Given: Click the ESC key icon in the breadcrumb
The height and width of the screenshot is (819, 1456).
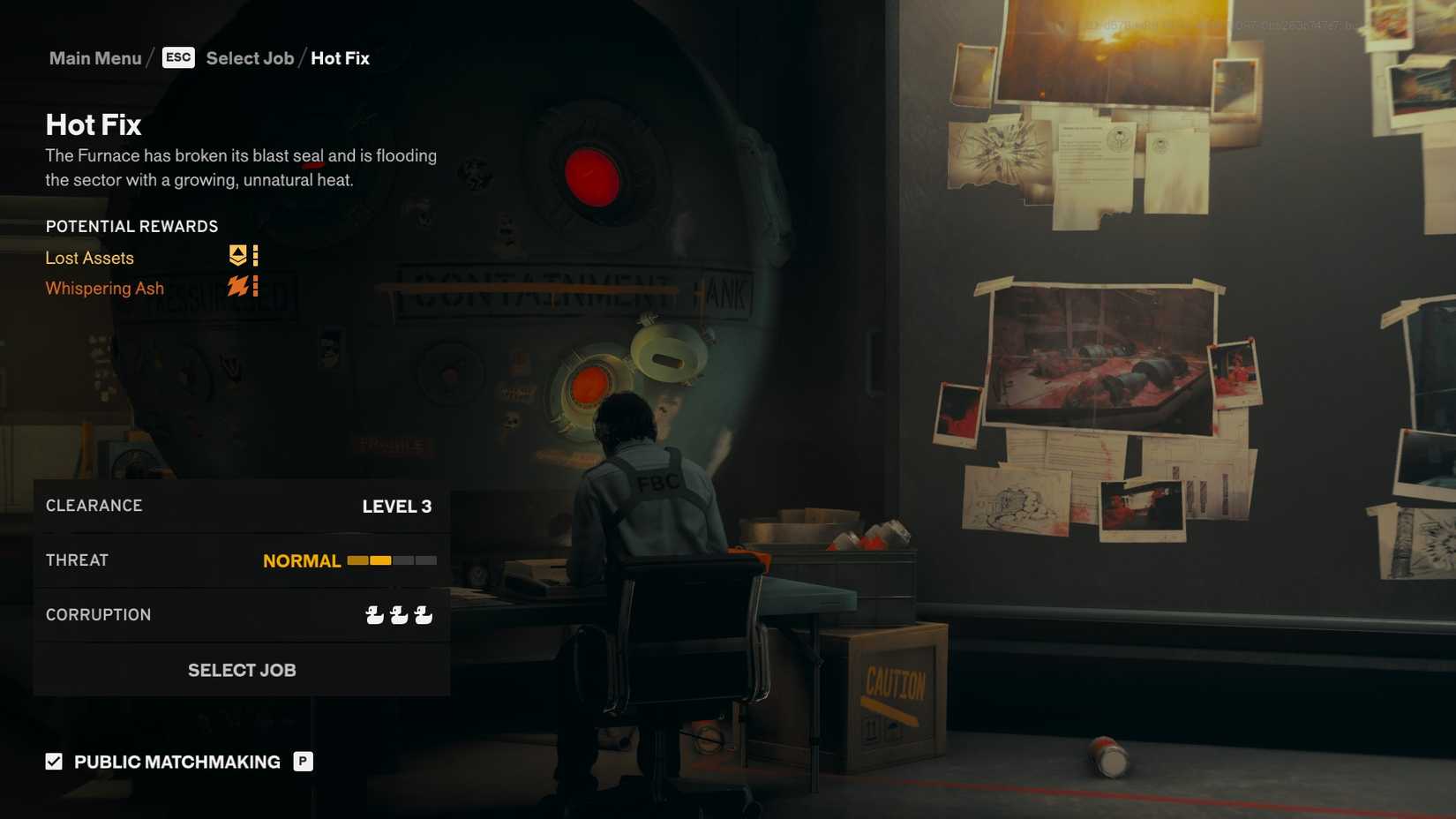Looking at the screenshot, I should point(178,57).
